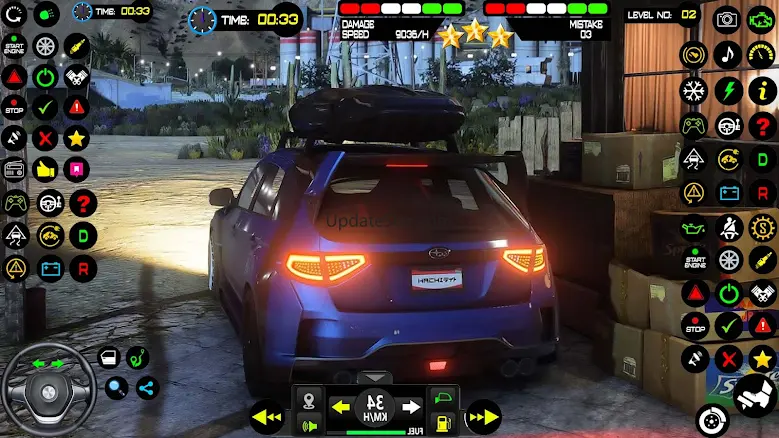This screenshot has height=438, width=779.
Task: Click the steering wheel control
Action: pyautogui.click(x=48, y=390)
